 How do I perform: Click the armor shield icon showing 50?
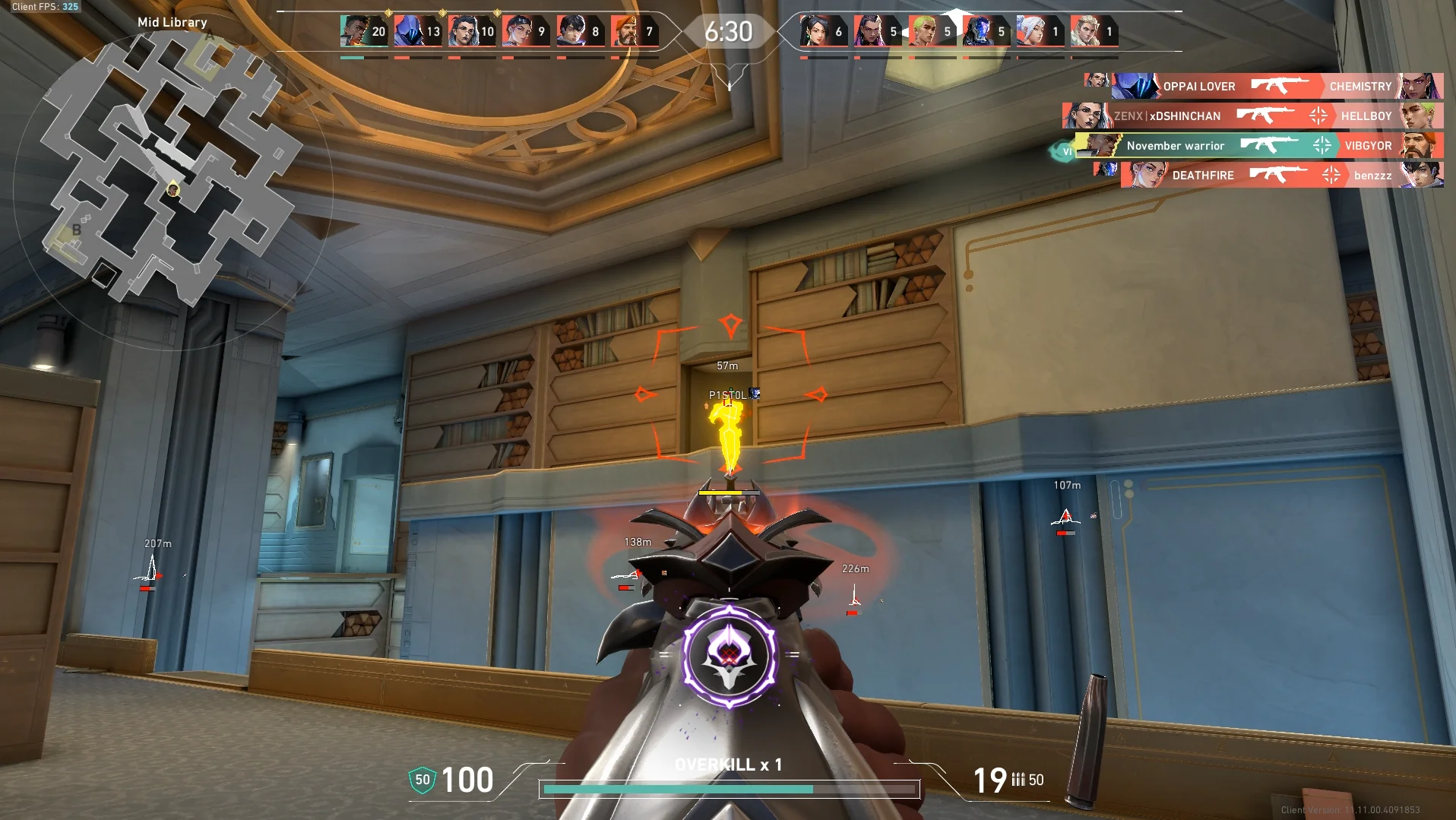coord(423,780)
